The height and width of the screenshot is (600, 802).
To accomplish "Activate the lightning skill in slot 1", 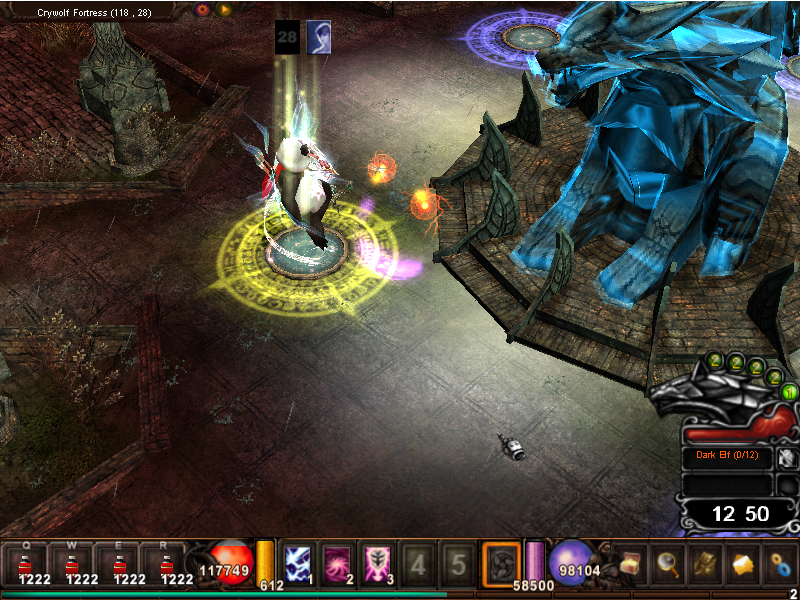I will [x=299, y=563].
